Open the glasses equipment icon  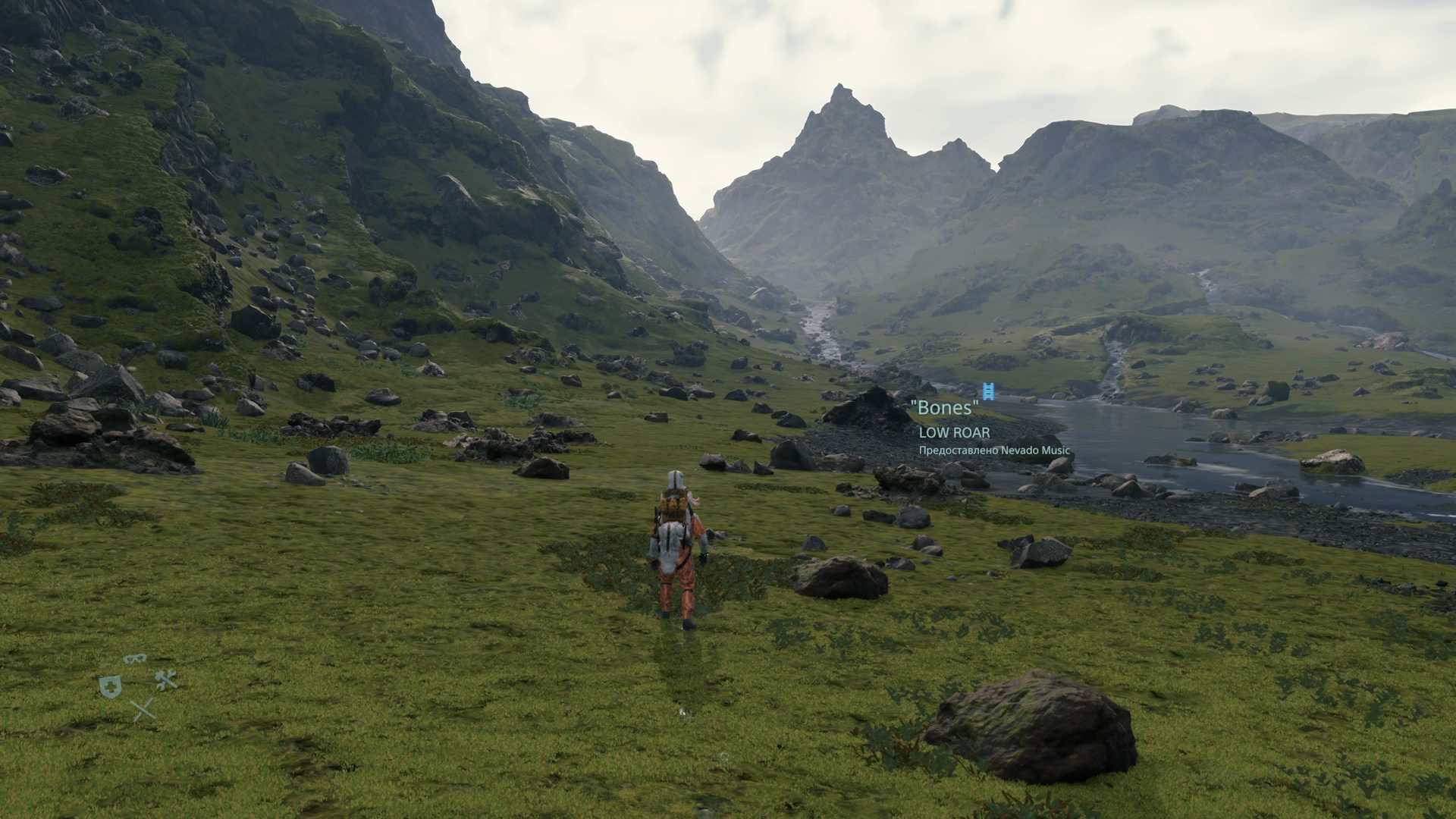[135, 658]
